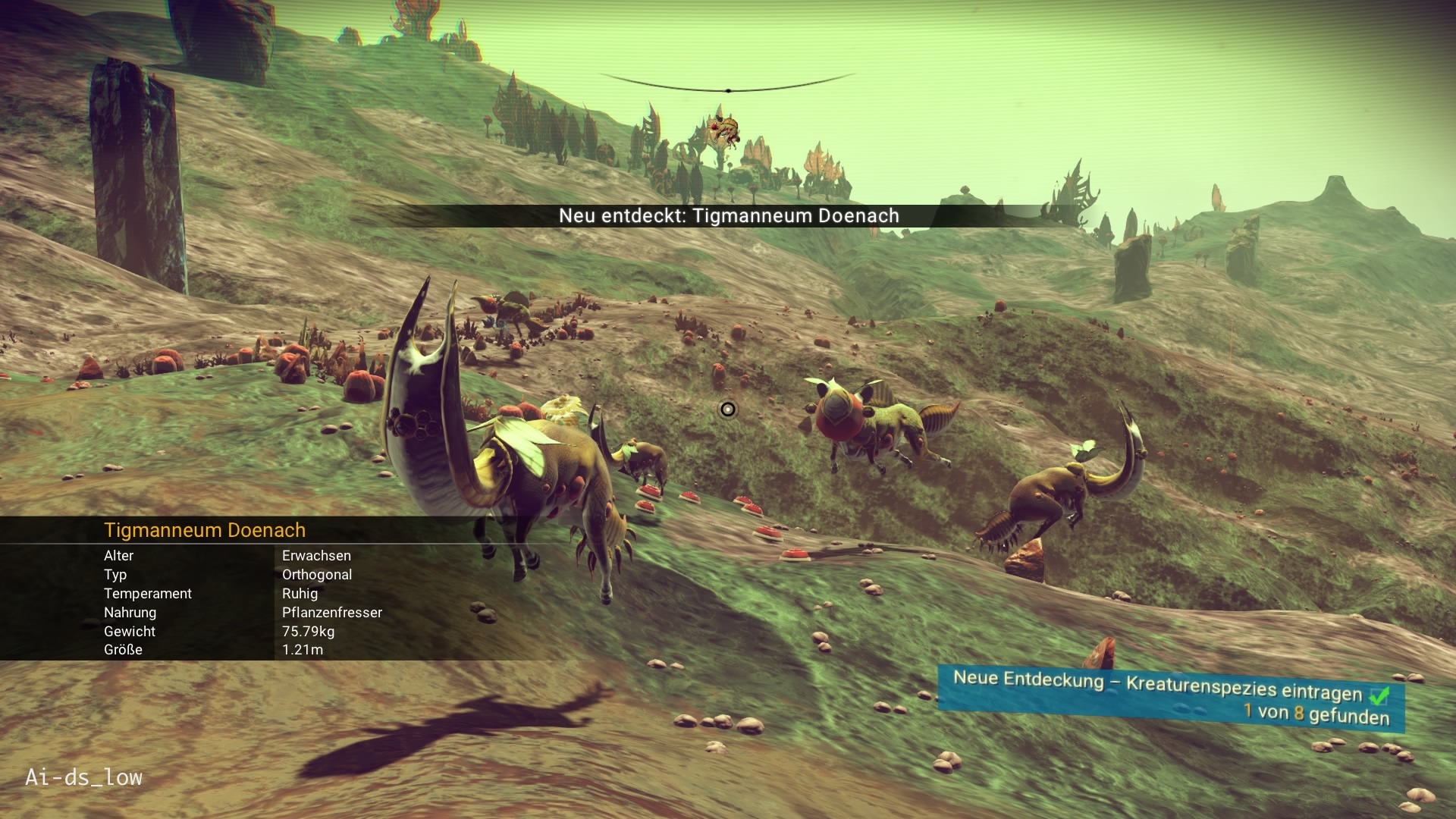Image resolution: width=1456 pixels, height=819 pixels.
Task: Open the Kreaturenspezies eintragen objective notification
Action: coord(1170,697)
